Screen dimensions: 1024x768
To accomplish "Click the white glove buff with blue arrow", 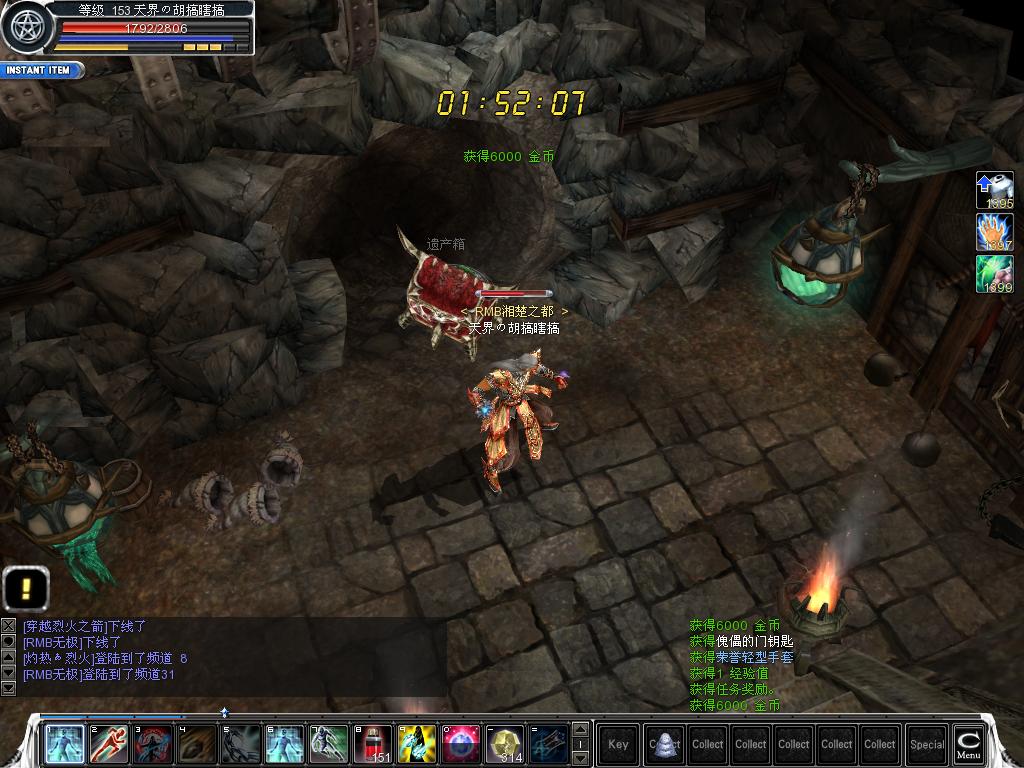I will point(994,190).
